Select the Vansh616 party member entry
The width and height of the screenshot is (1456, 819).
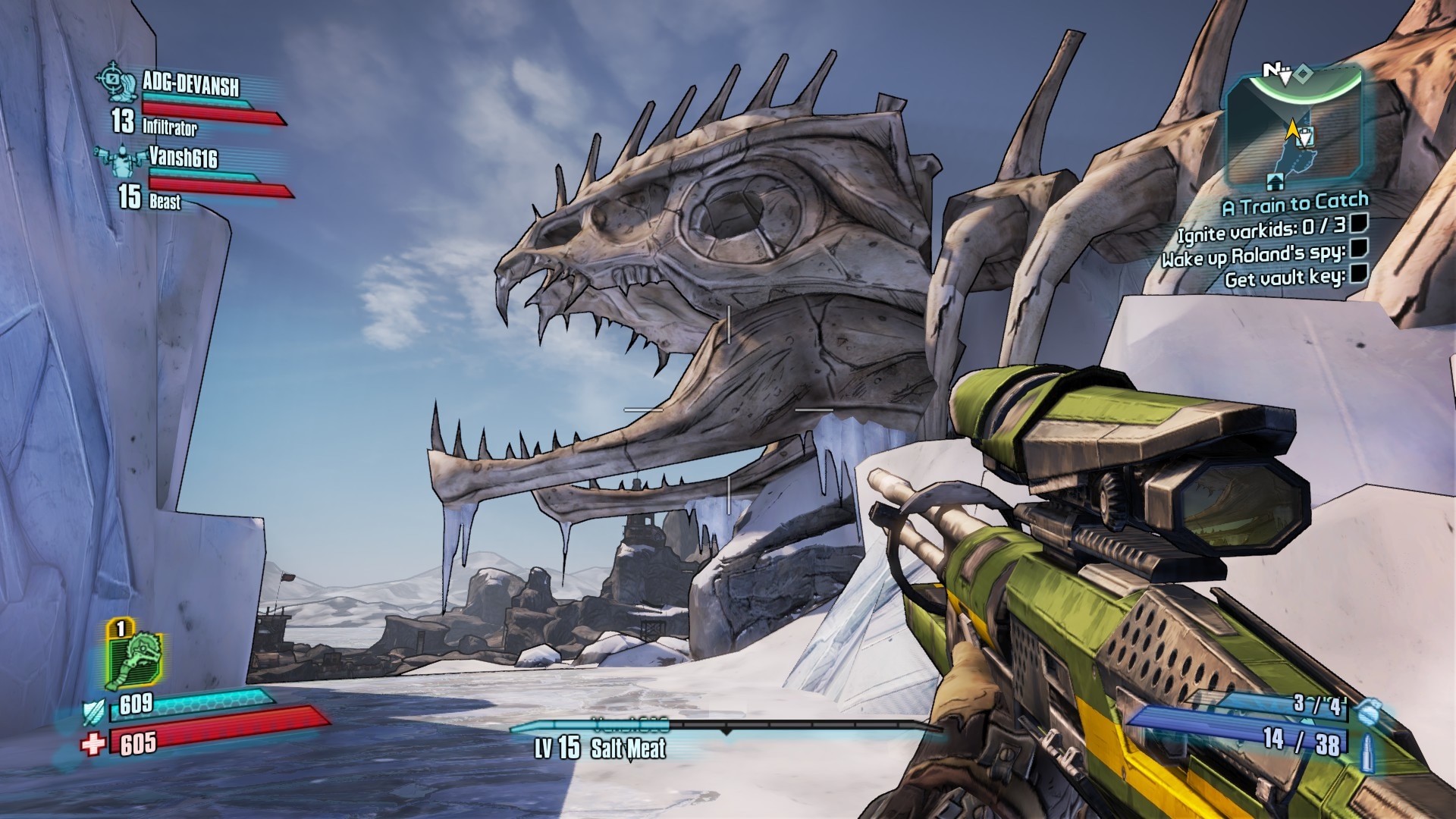(183, 158)
